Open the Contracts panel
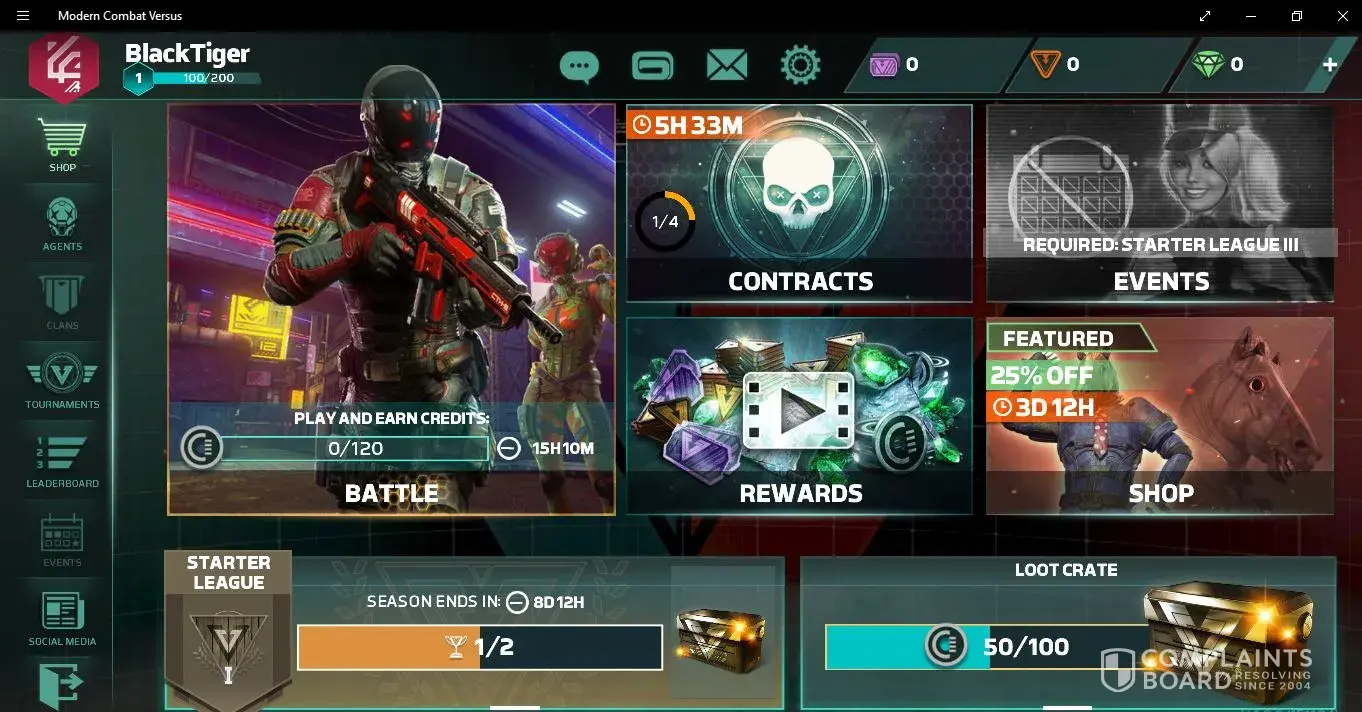 tap(799, 203)
